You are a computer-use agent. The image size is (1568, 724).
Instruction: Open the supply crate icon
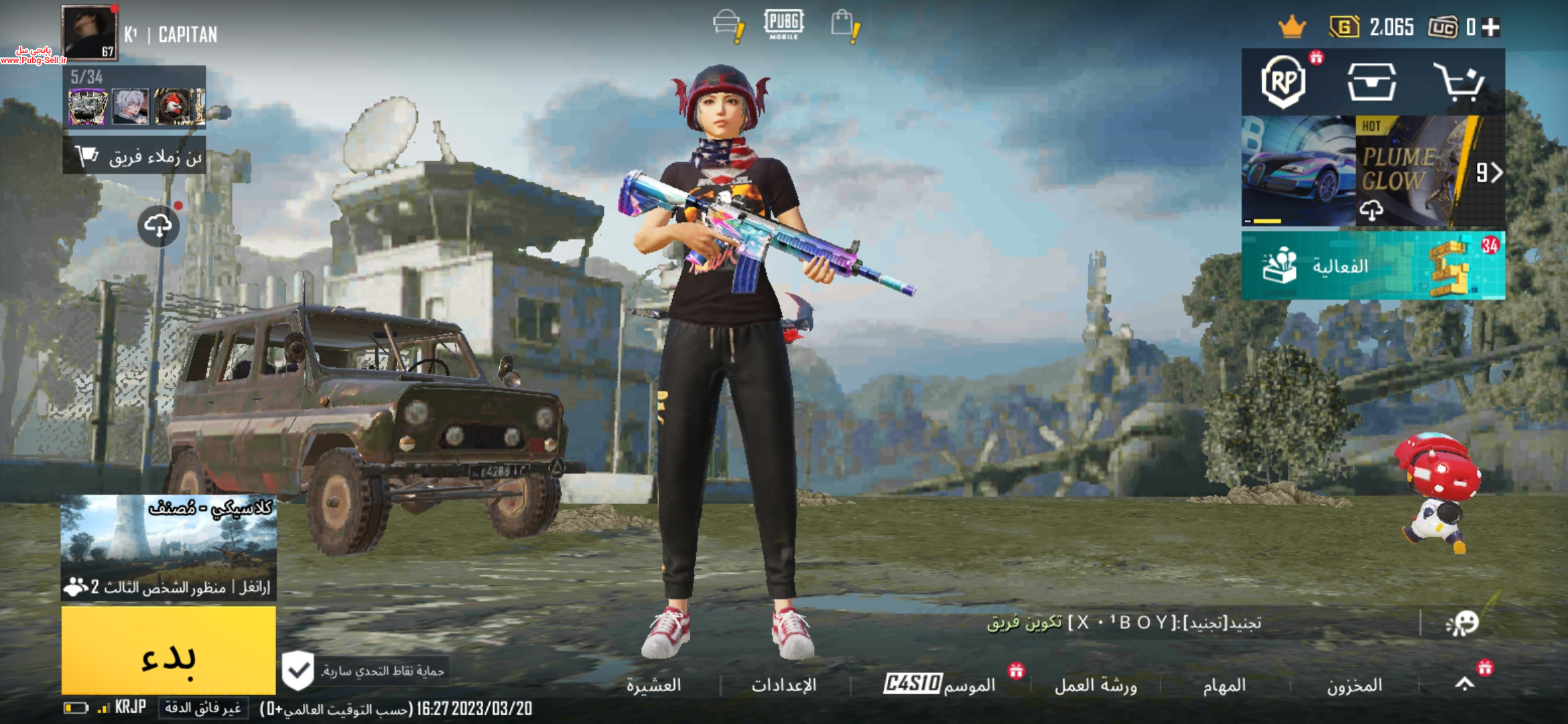coord(1372,82)
